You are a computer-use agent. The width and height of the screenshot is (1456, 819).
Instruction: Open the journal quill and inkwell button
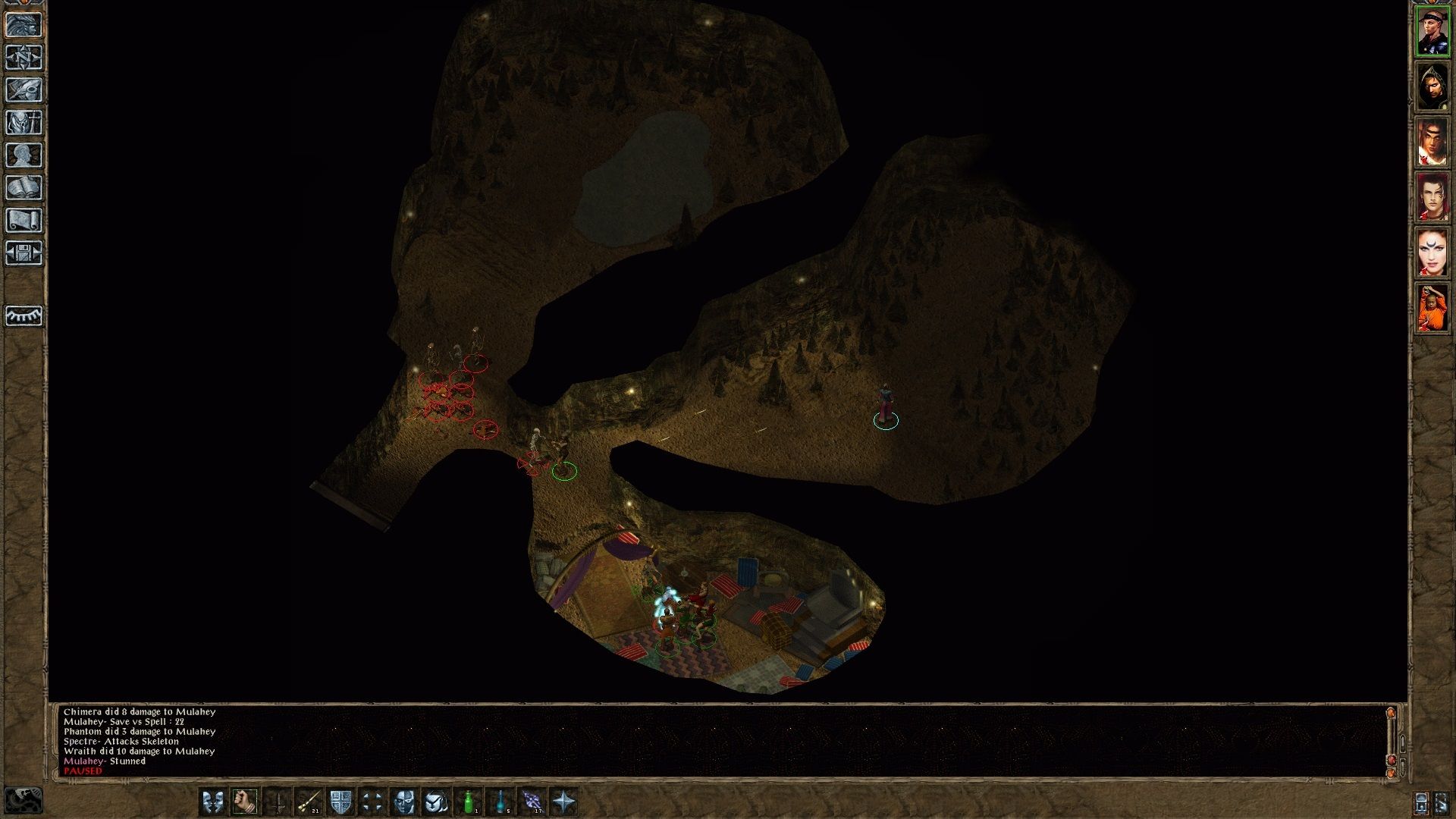tap(24, 89)
